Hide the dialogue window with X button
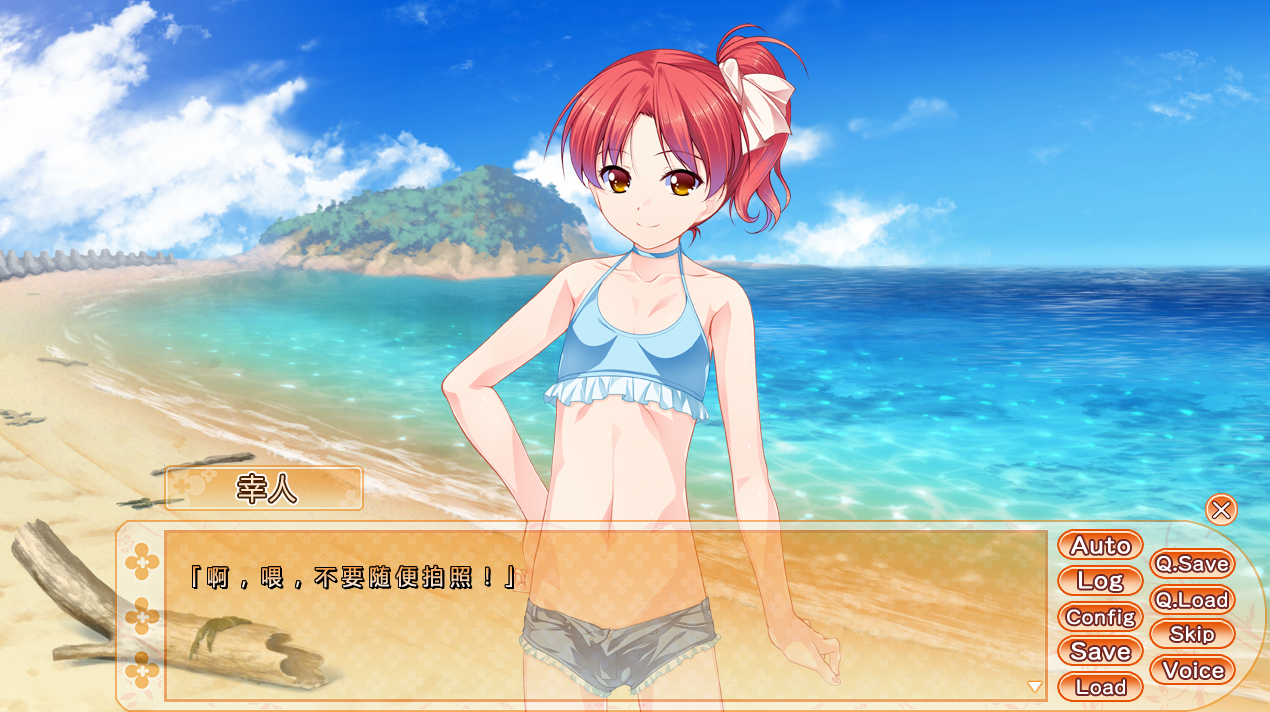 (x=1221, y=510)
